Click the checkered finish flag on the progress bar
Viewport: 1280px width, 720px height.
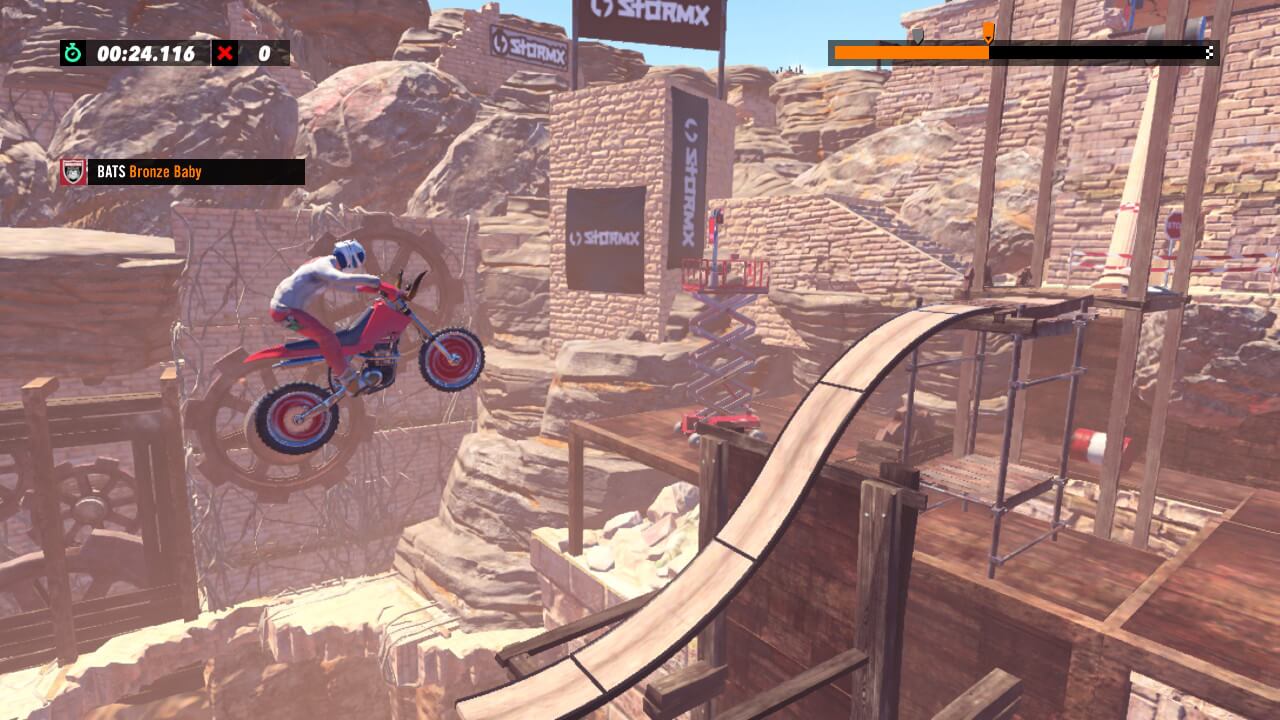1210,52
